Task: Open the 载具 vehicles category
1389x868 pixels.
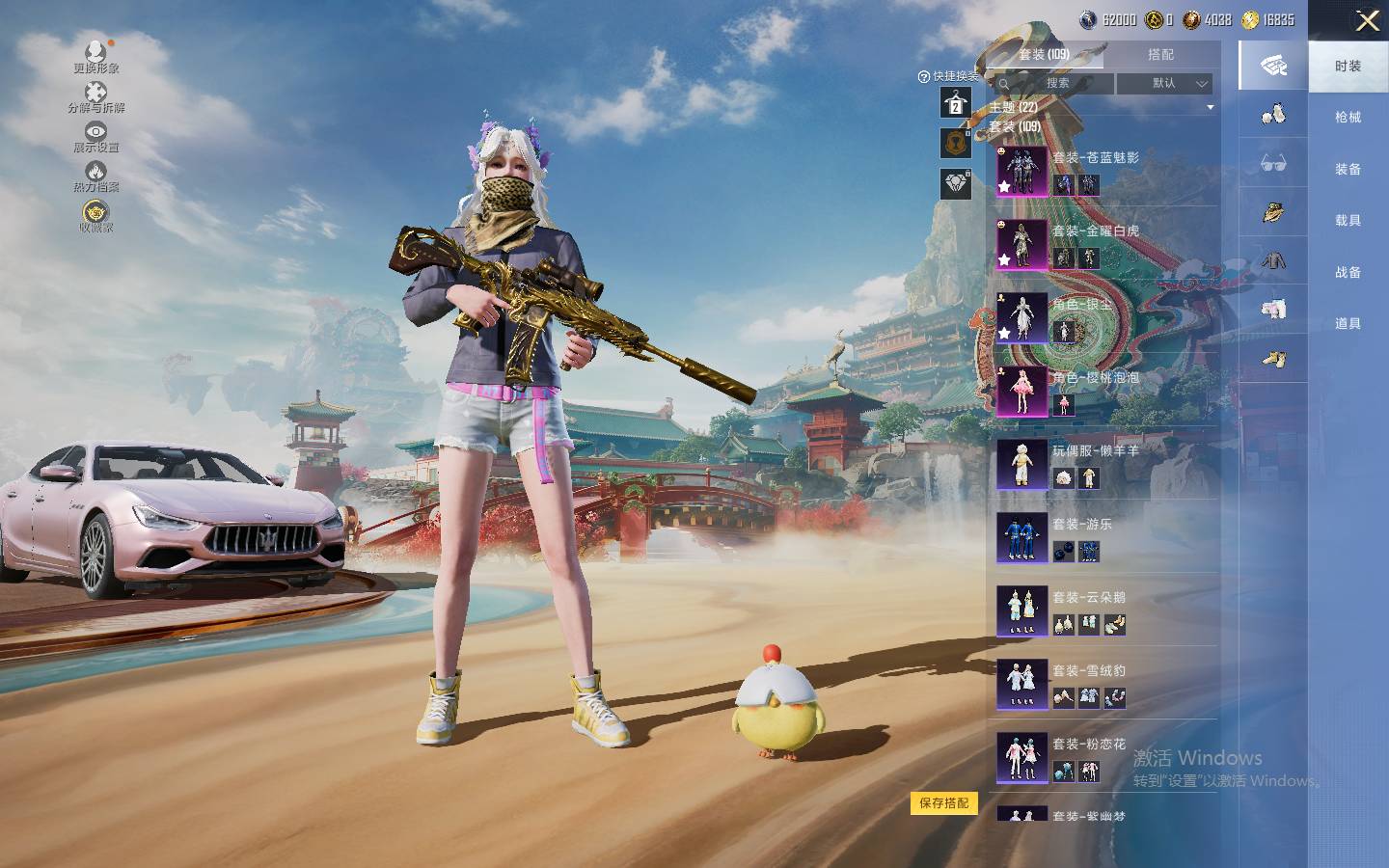Action: [1348, 221]
